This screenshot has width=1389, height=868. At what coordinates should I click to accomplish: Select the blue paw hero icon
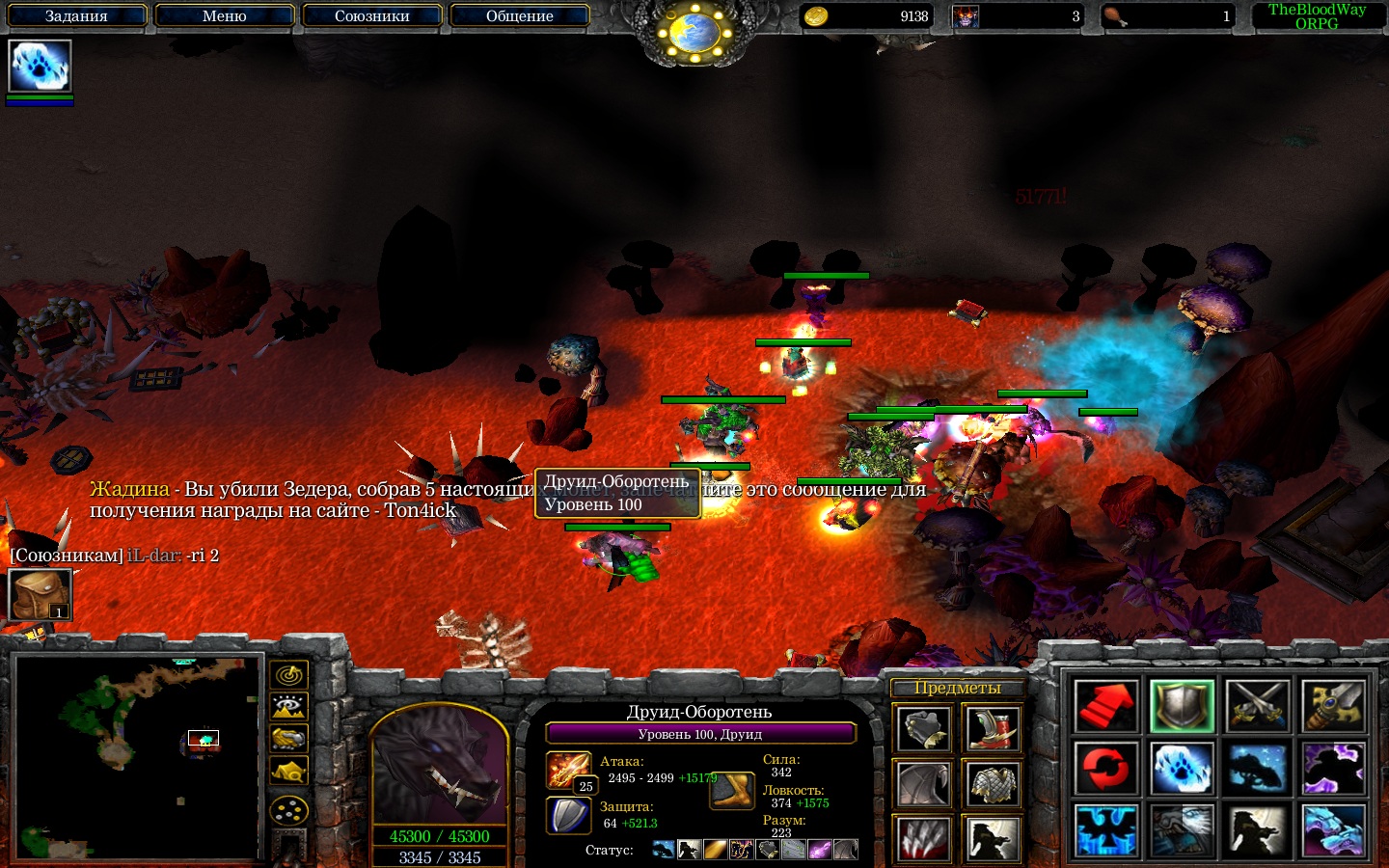pyautogui.click(x=40, y=67)
